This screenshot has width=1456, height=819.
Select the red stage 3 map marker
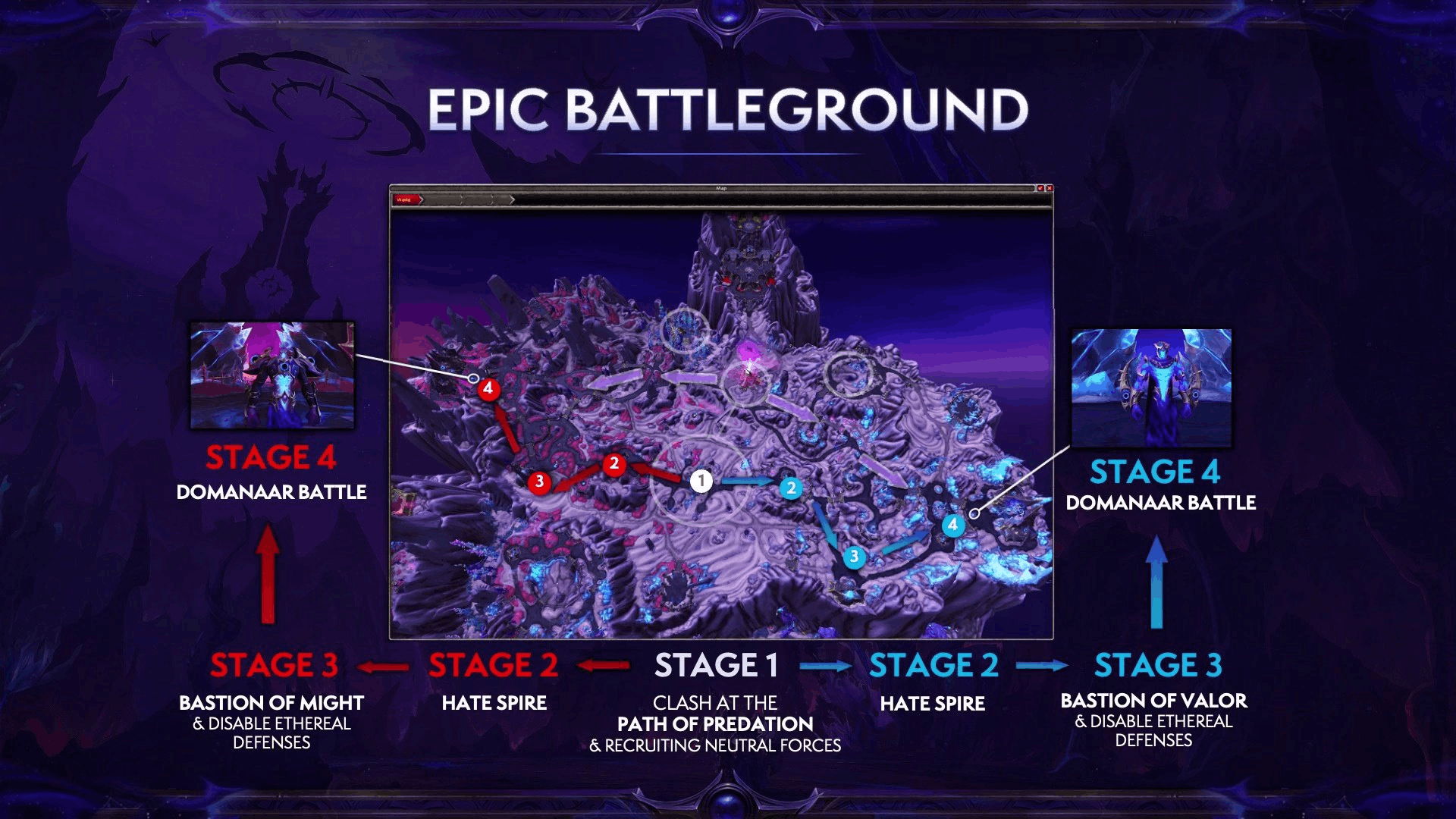click(539, 482)
